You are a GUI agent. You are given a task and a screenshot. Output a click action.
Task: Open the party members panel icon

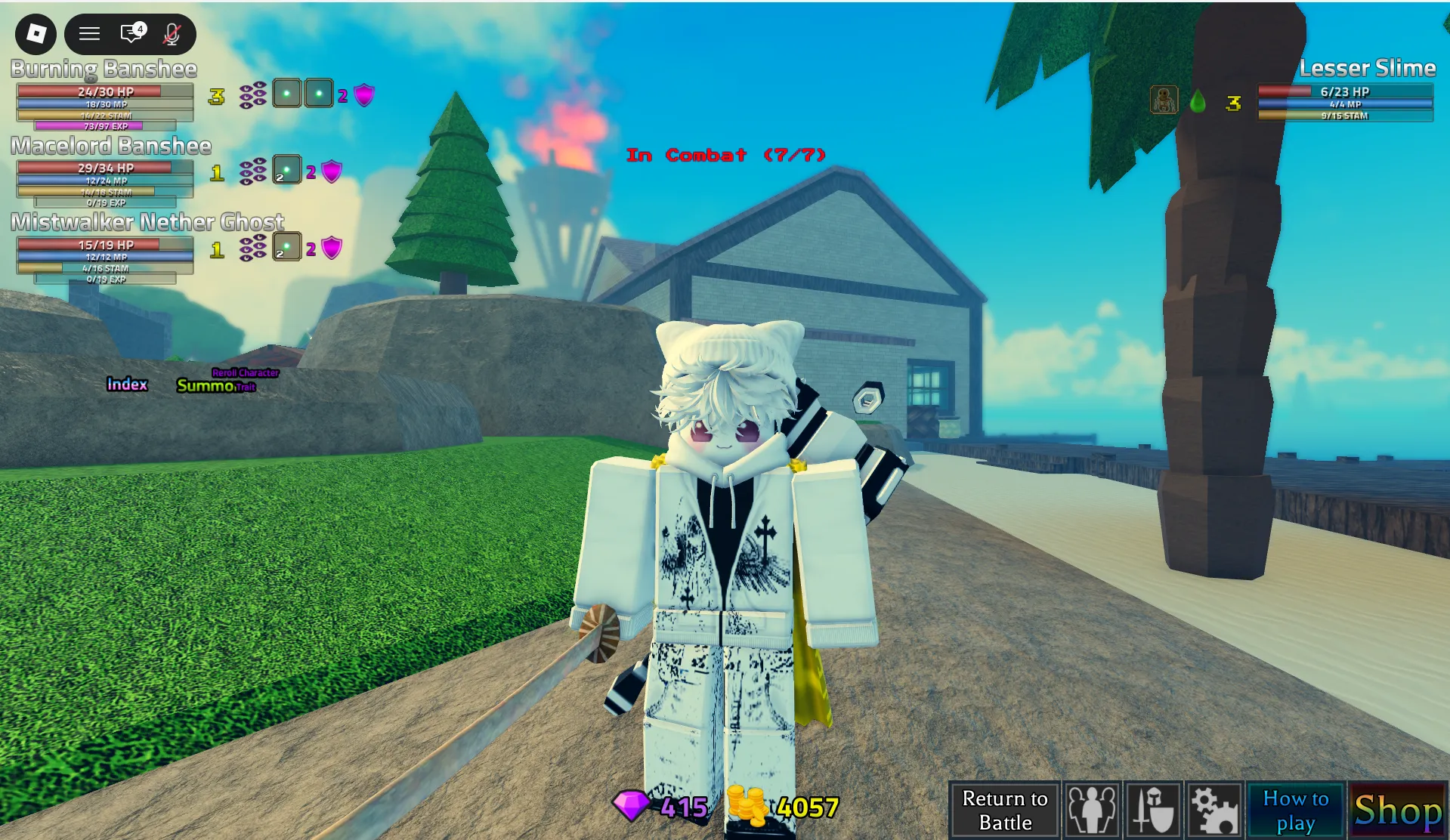pyautogui.click(x=1092, y=811)
